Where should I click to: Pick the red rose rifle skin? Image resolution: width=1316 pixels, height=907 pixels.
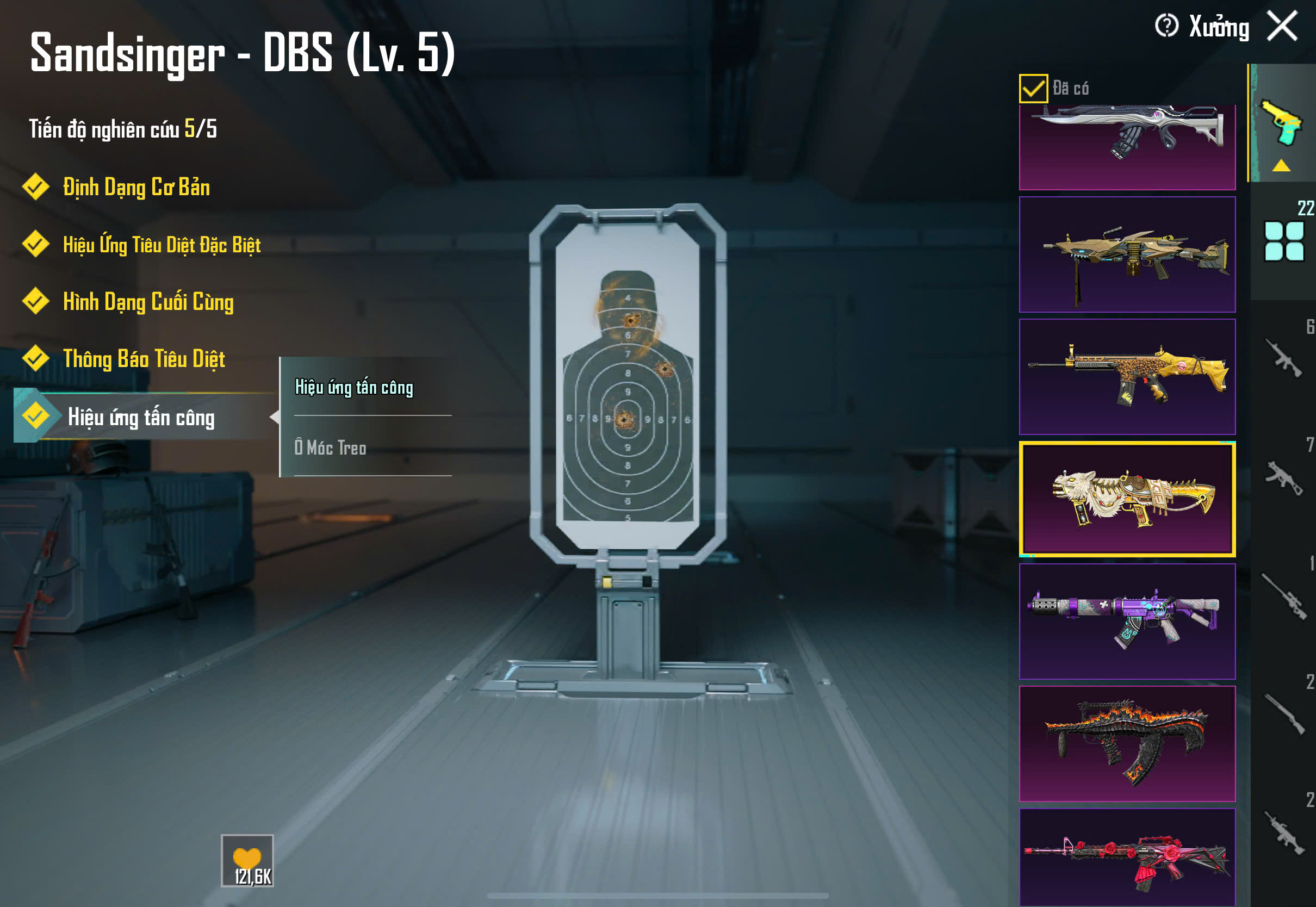1127,857
